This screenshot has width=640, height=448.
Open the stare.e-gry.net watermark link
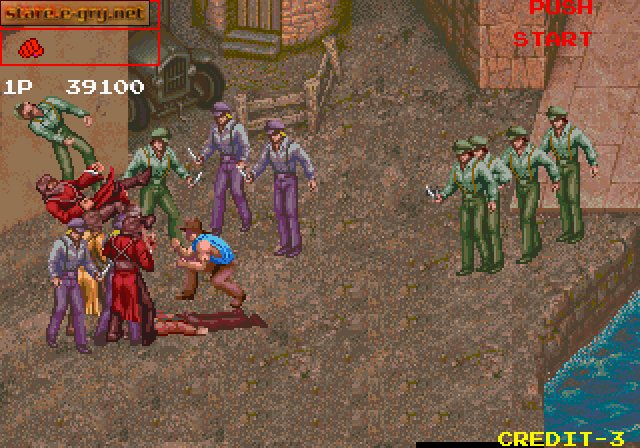click(76, 13)
